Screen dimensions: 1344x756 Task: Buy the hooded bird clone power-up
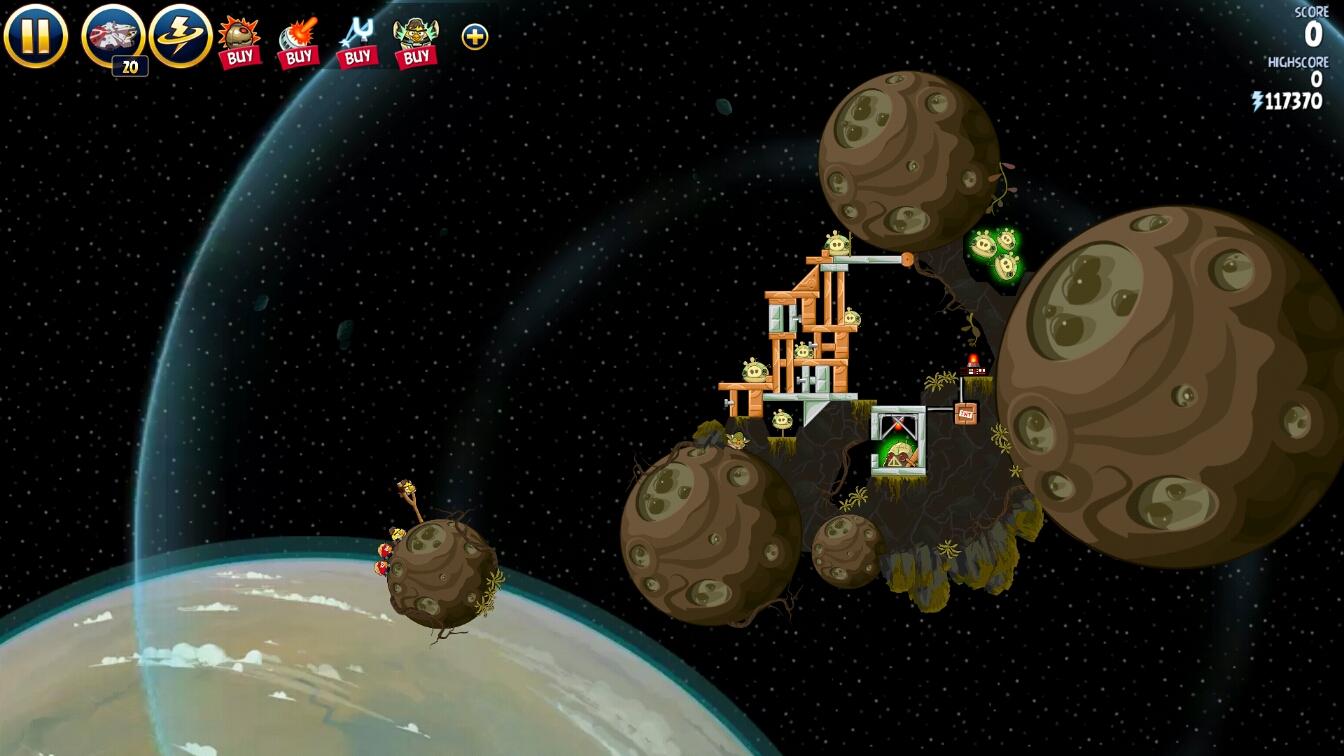pyautogui.click(x=416, y=41)
